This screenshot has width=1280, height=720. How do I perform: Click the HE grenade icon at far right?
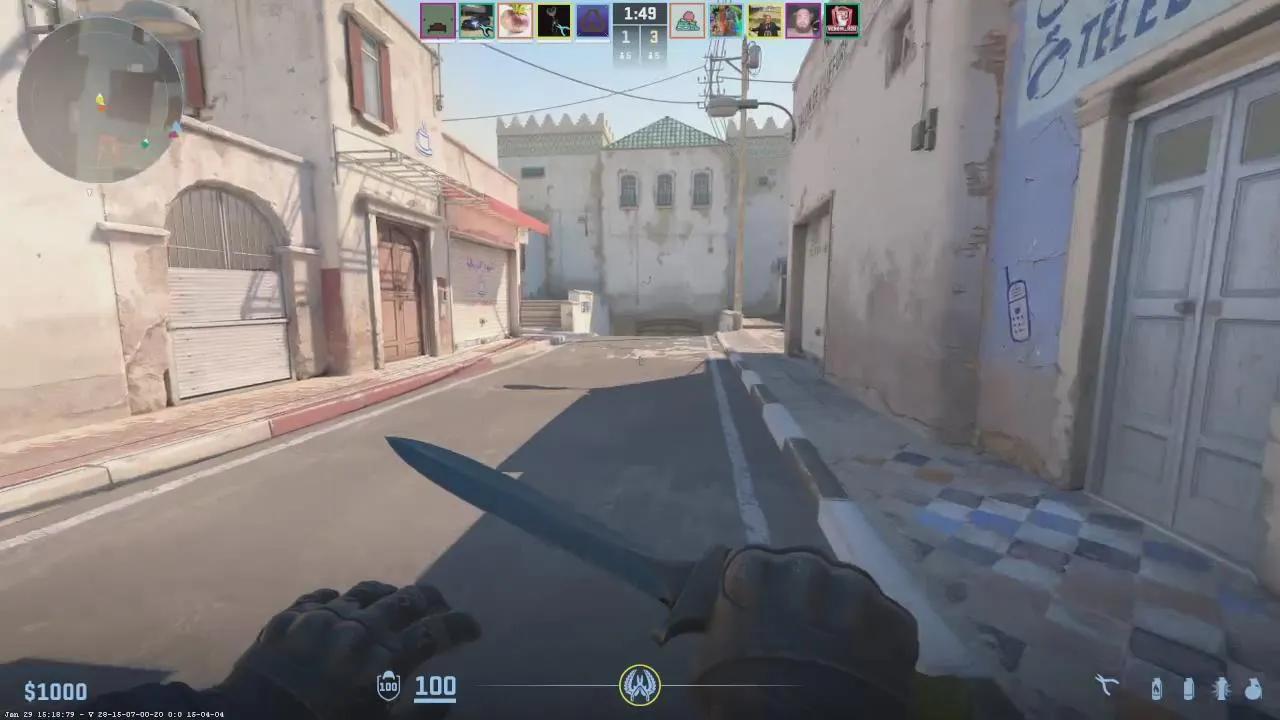pos(1253,689)
